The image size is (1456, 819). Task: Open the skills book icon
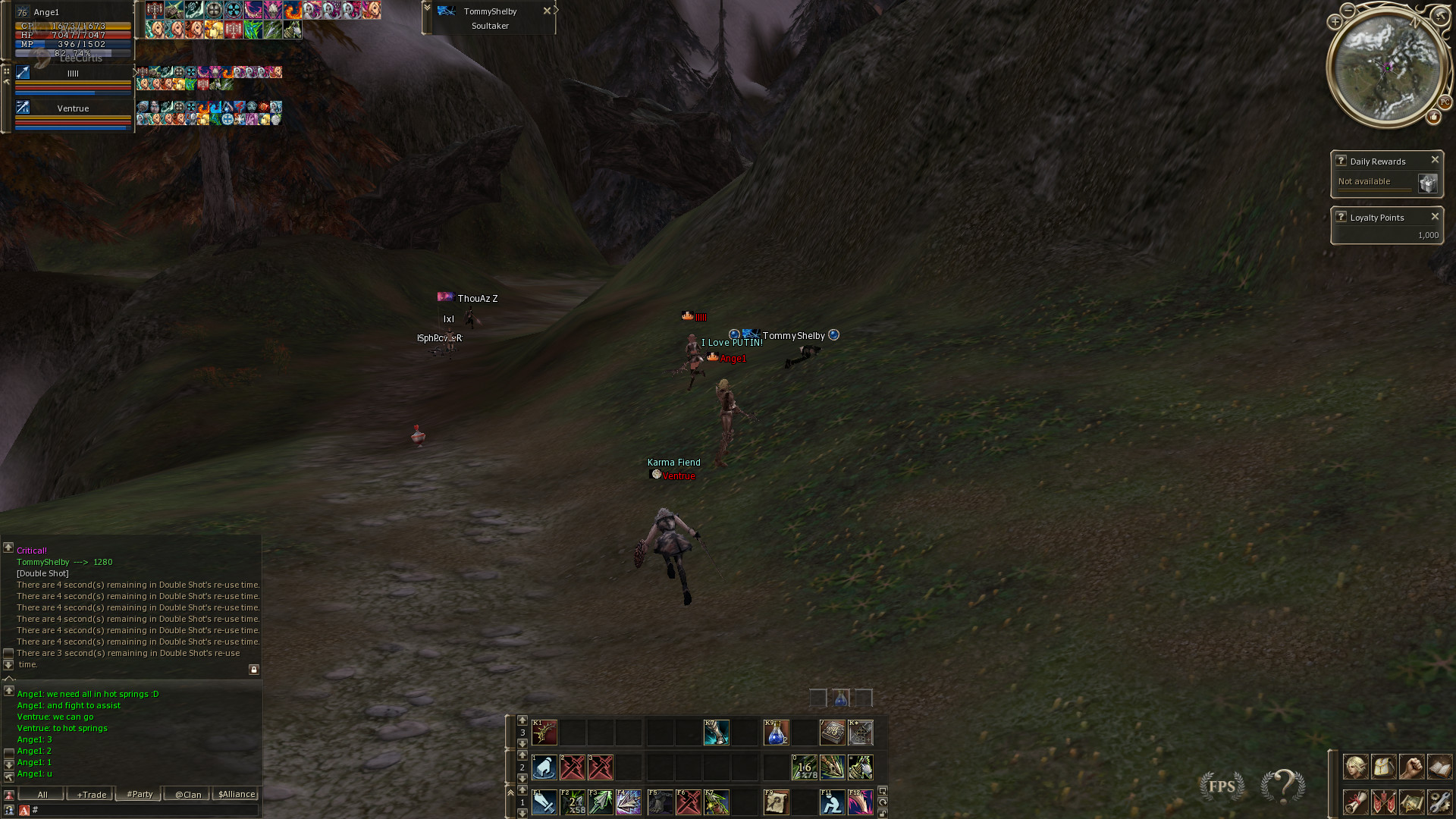click(x=1439, y=767)
